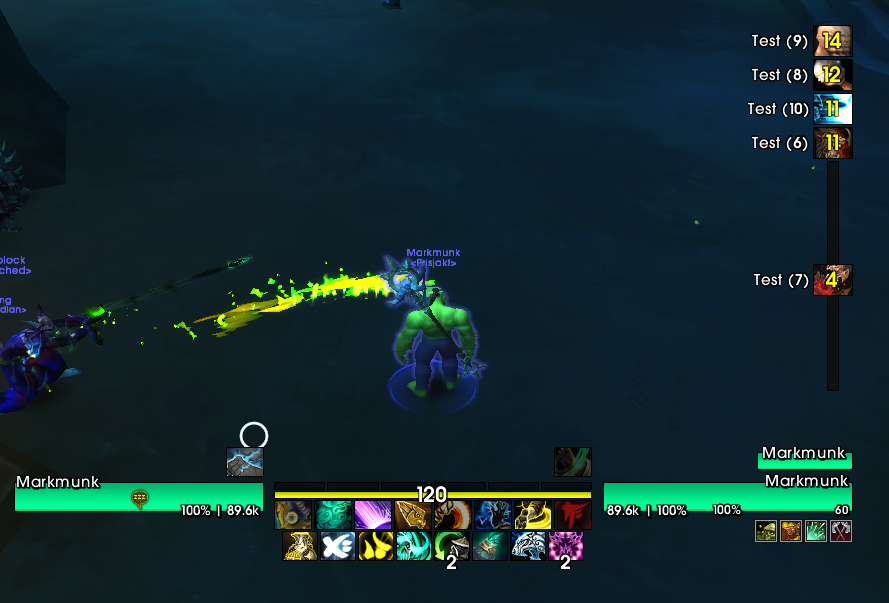The image size is (889, 603).
Task: Select the Test (10) blue lightning icon
Action: 833,108
